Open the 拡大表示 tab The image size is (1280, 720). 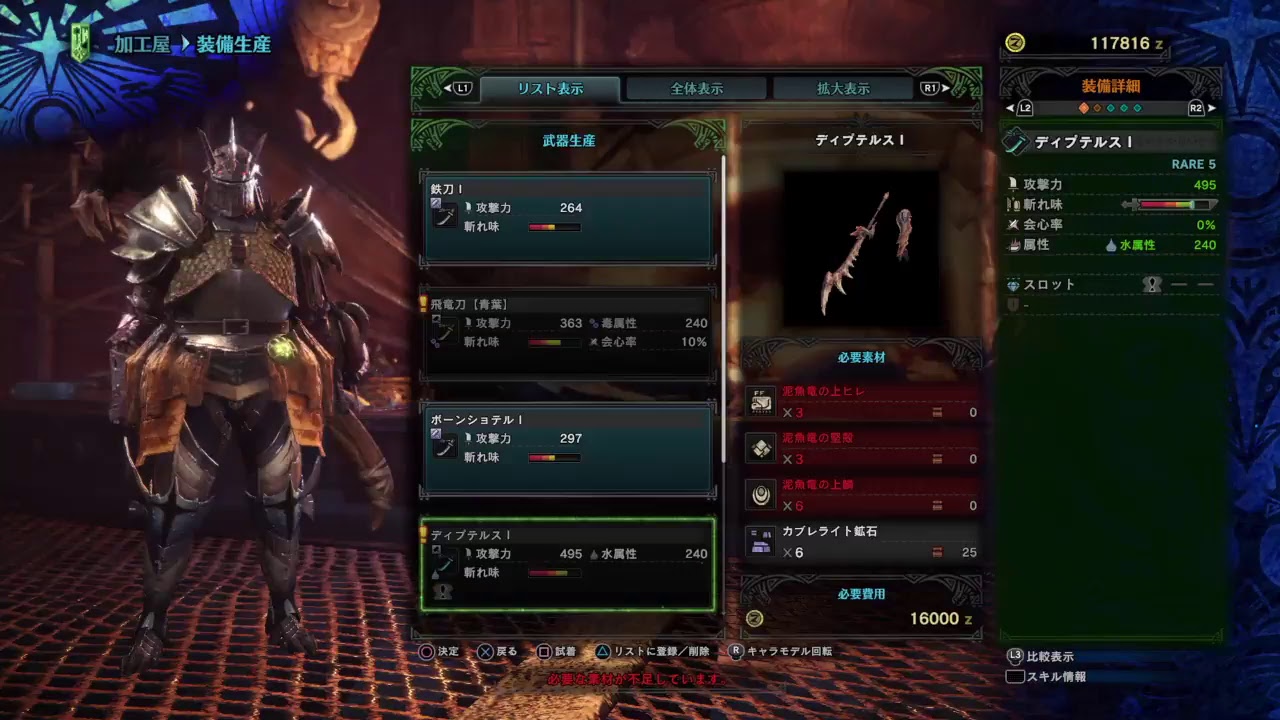842,87
